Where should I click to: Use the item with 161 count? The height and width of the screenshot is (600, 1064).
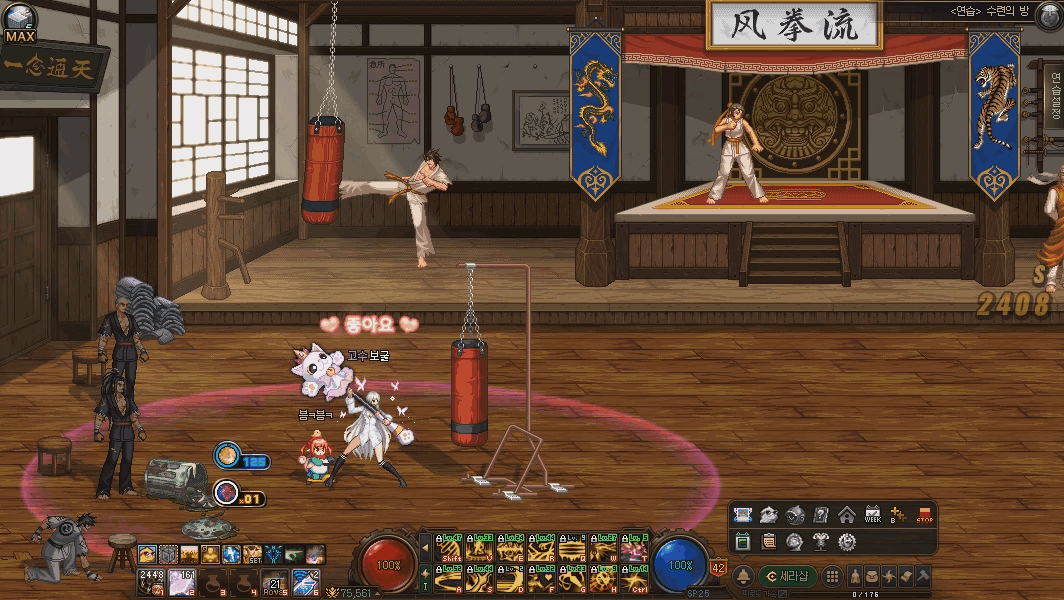pos(182,580)
